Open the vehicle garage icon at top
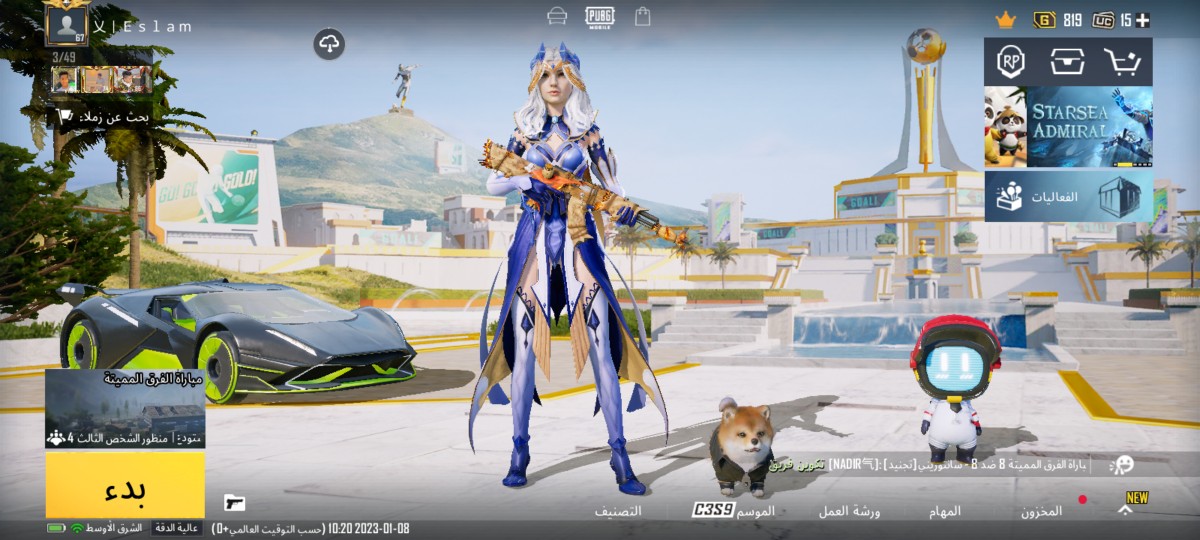The width and height of the screenshot is (1200, 540). [x=557, y=16]
